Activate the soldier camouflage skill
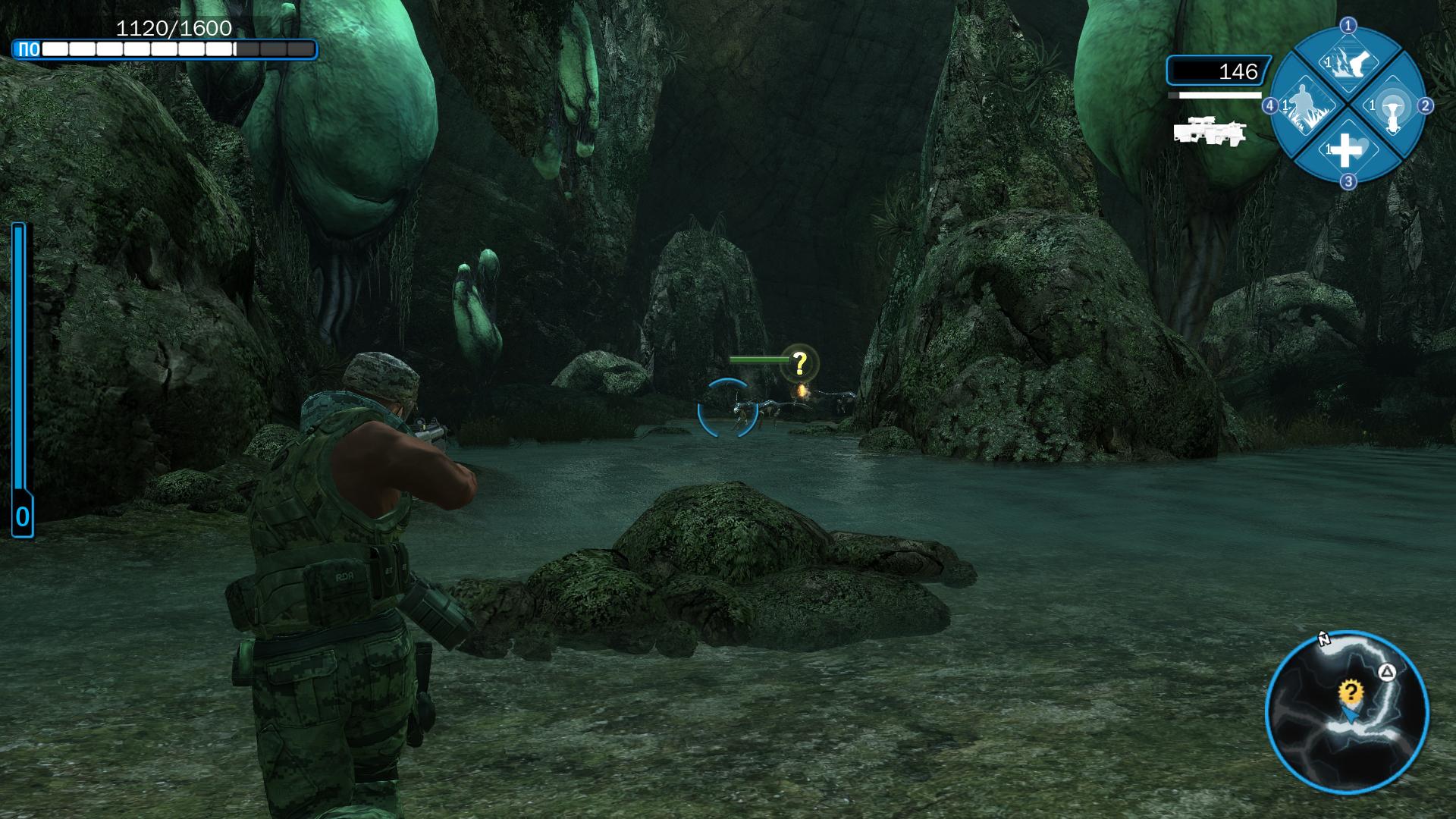1456x819 pixels. tap(1304, 106)
